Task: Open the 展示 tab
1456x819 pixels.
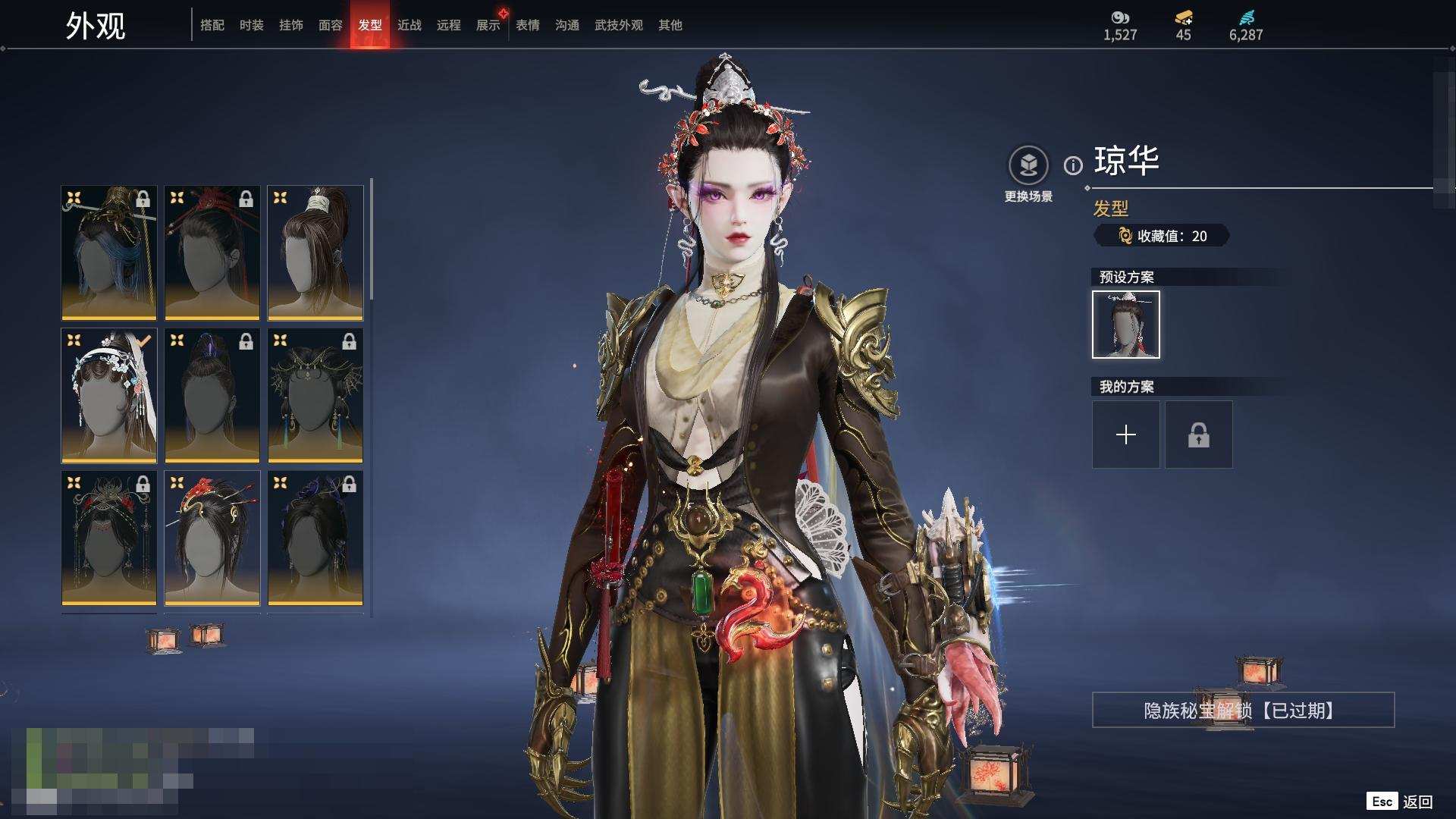Action: click(488, 25)
